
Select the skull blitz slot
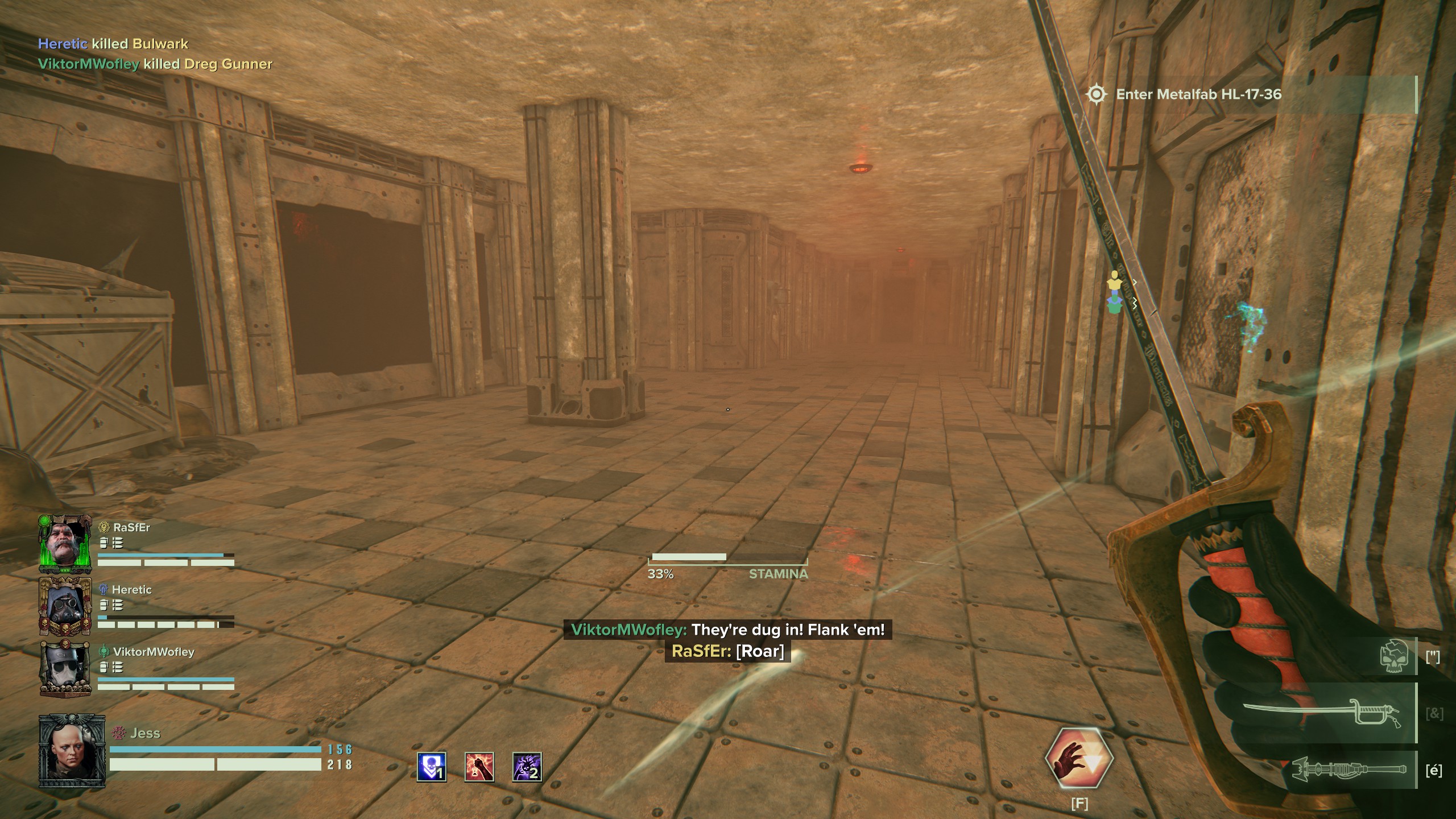tap(1393, 657)
